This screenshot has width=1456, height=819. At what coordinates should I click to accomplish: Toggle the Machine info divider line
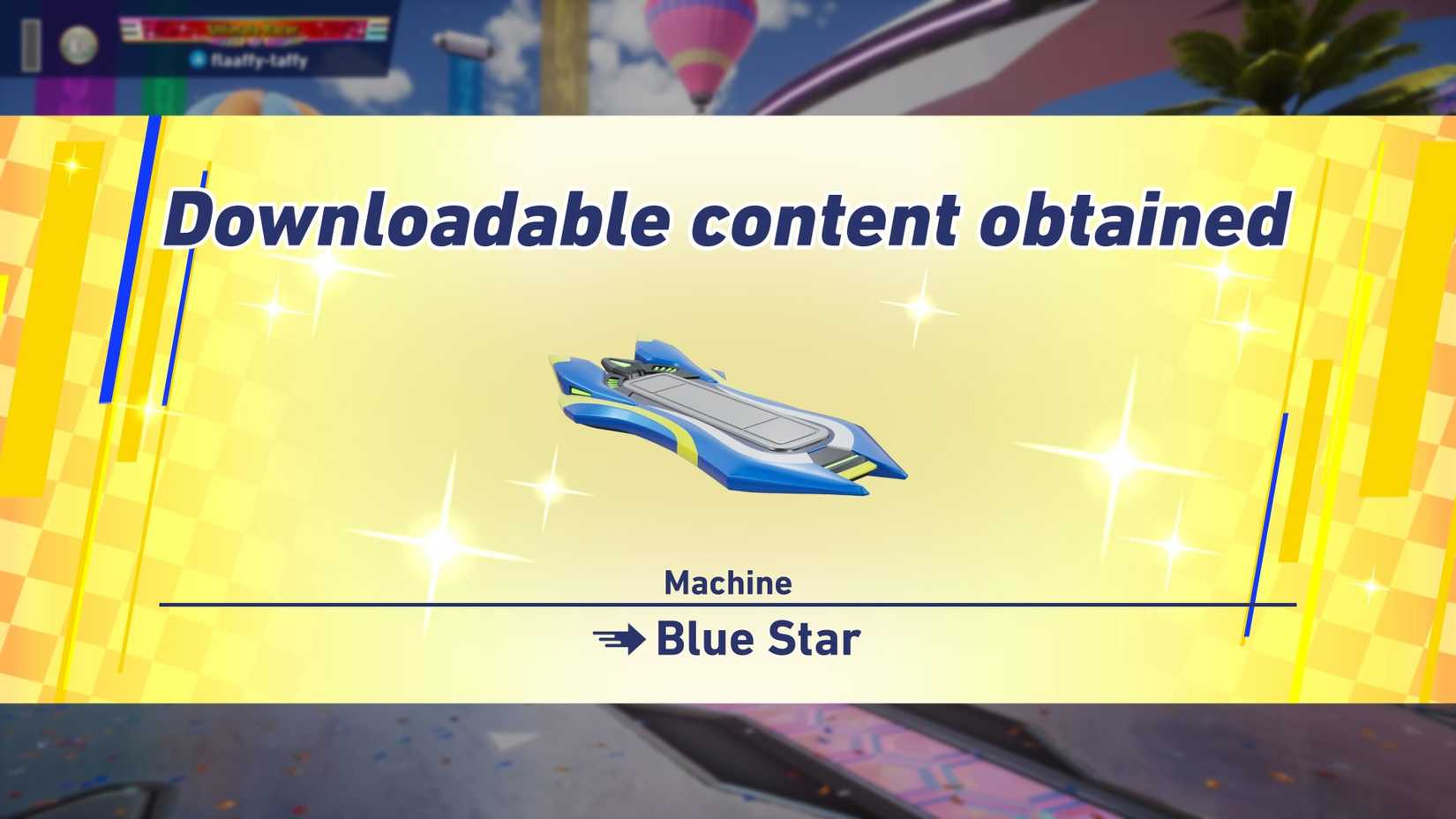(x=726, y=605)
